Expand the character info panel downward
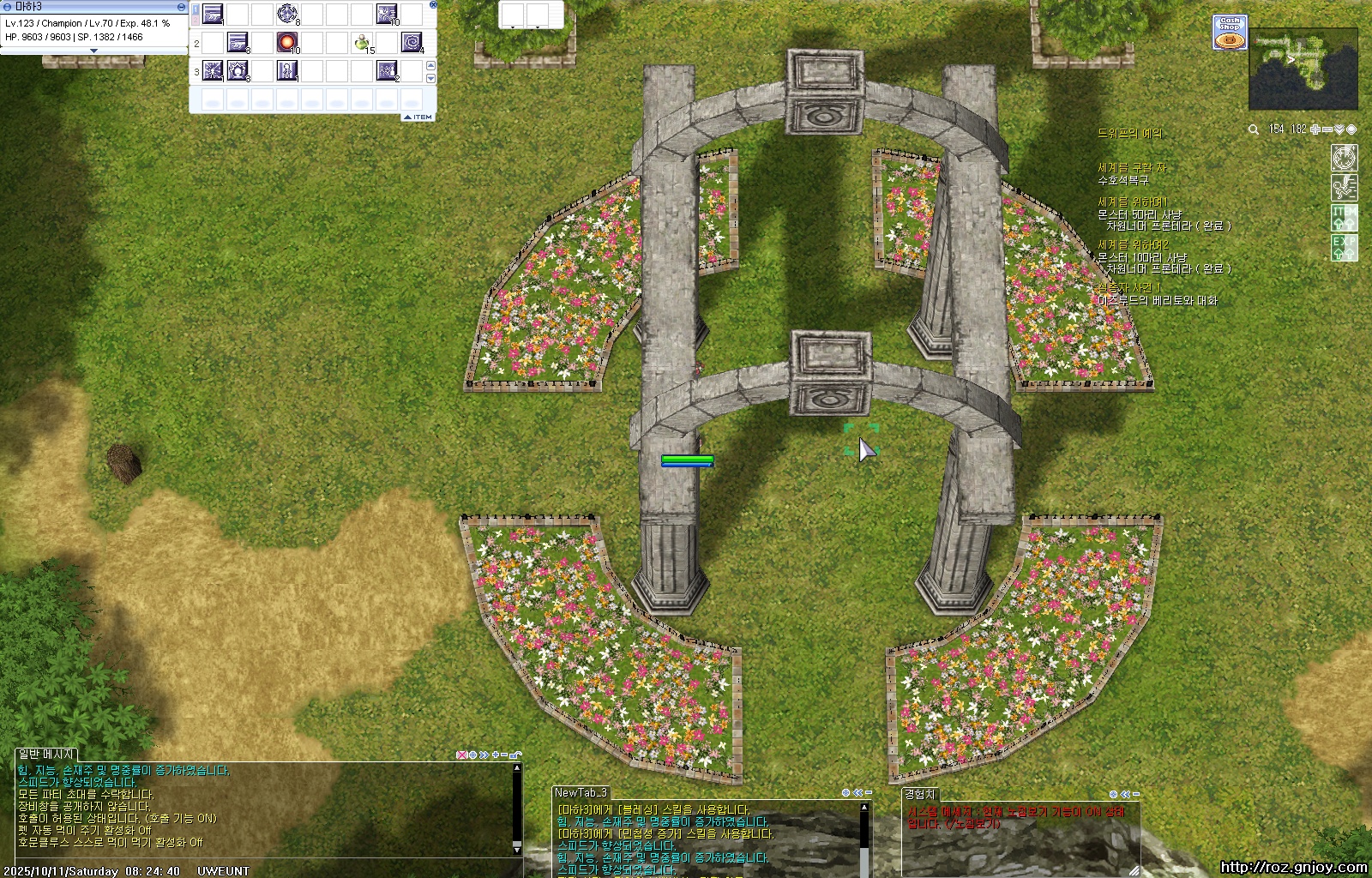This screenshot has width=1372, height=878. [x=94, y=51]
